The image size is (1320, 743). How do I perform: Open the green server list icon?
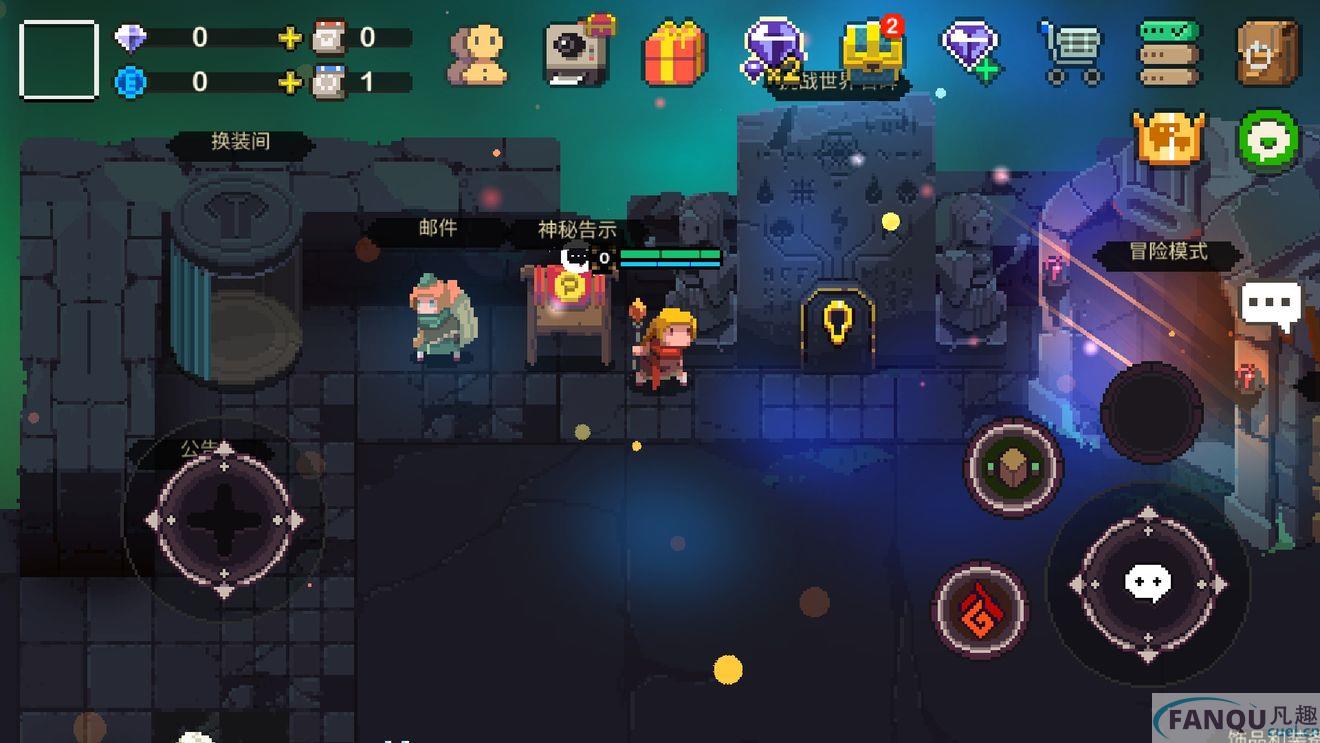click(x=1170, y=52)
